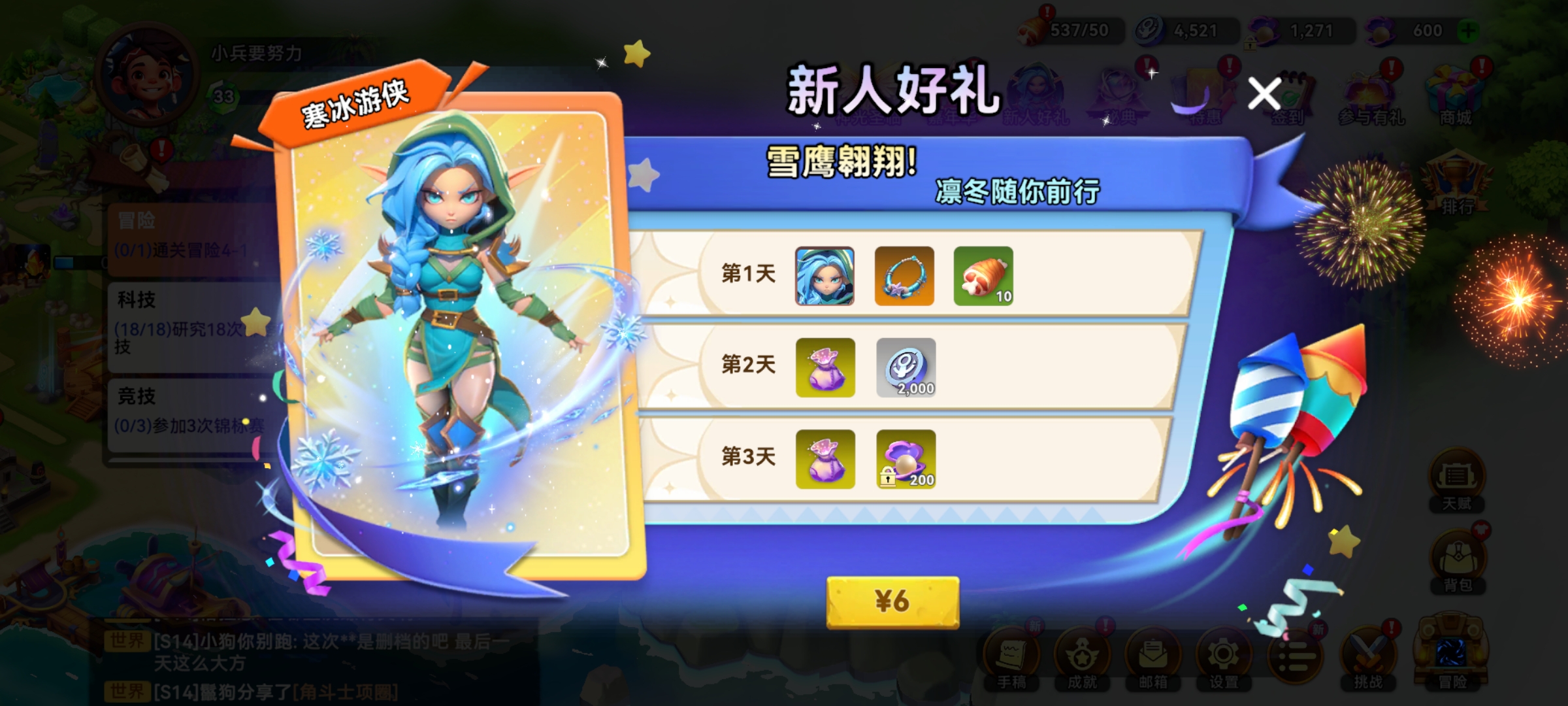Open the 天赋 talent panel

1458,474
